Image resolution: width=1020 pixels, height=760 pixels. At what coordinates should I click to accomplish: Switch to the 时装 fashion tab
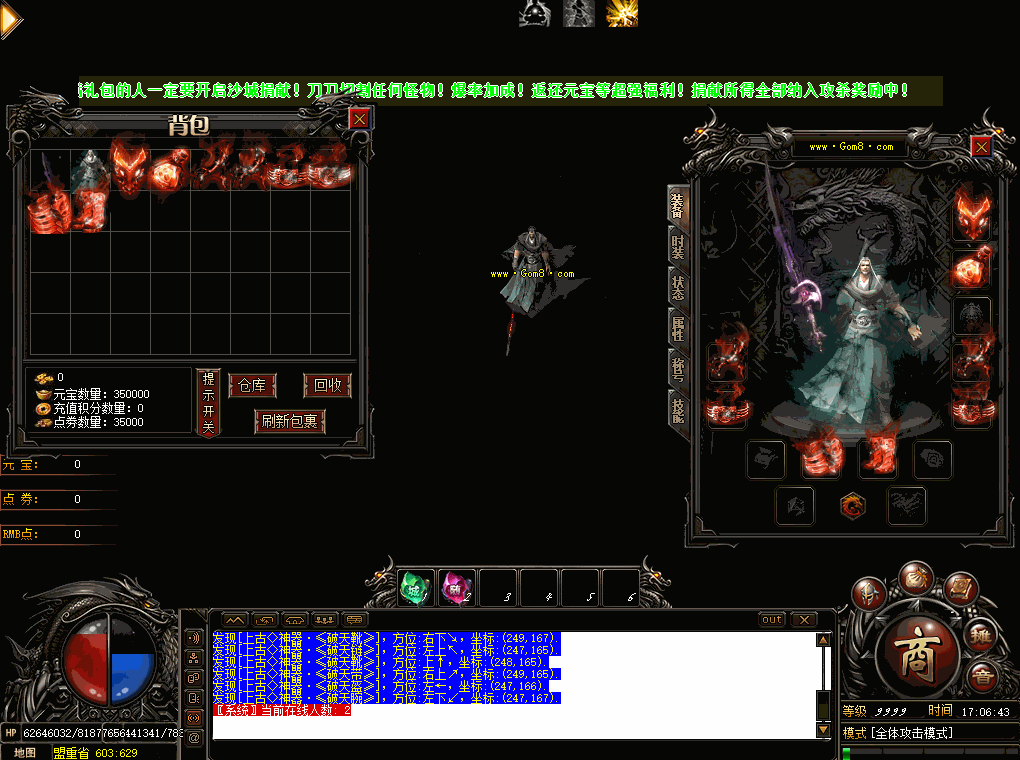point(678,245)
